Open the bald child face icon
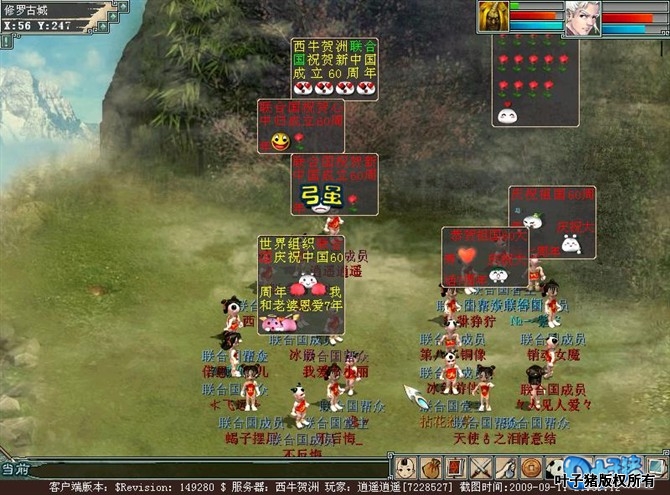Viewport: 670px width, 495px height. point(405,466)
